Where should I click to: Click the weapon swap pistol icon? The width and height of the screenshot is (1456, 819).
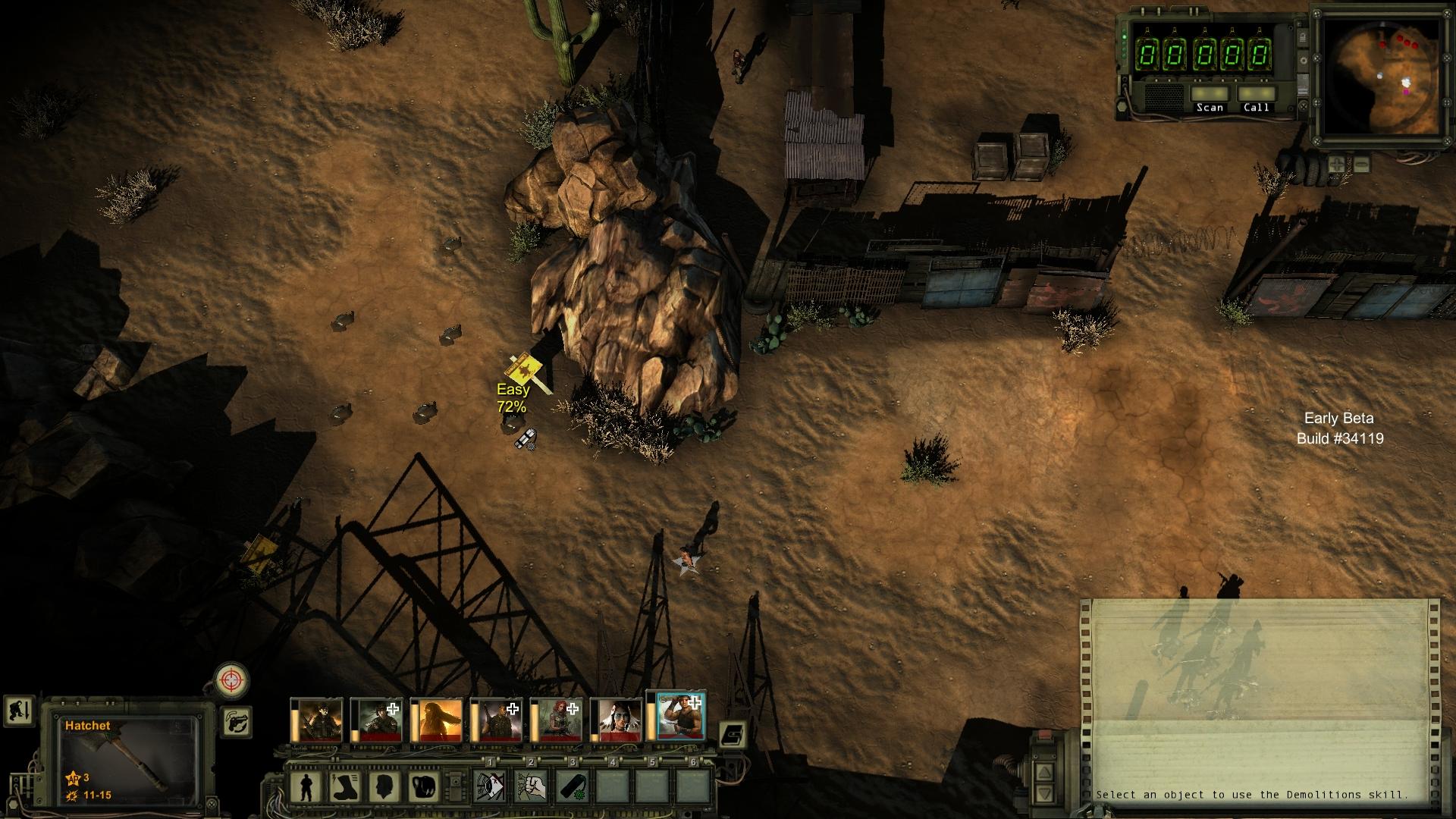click(237, 720)
